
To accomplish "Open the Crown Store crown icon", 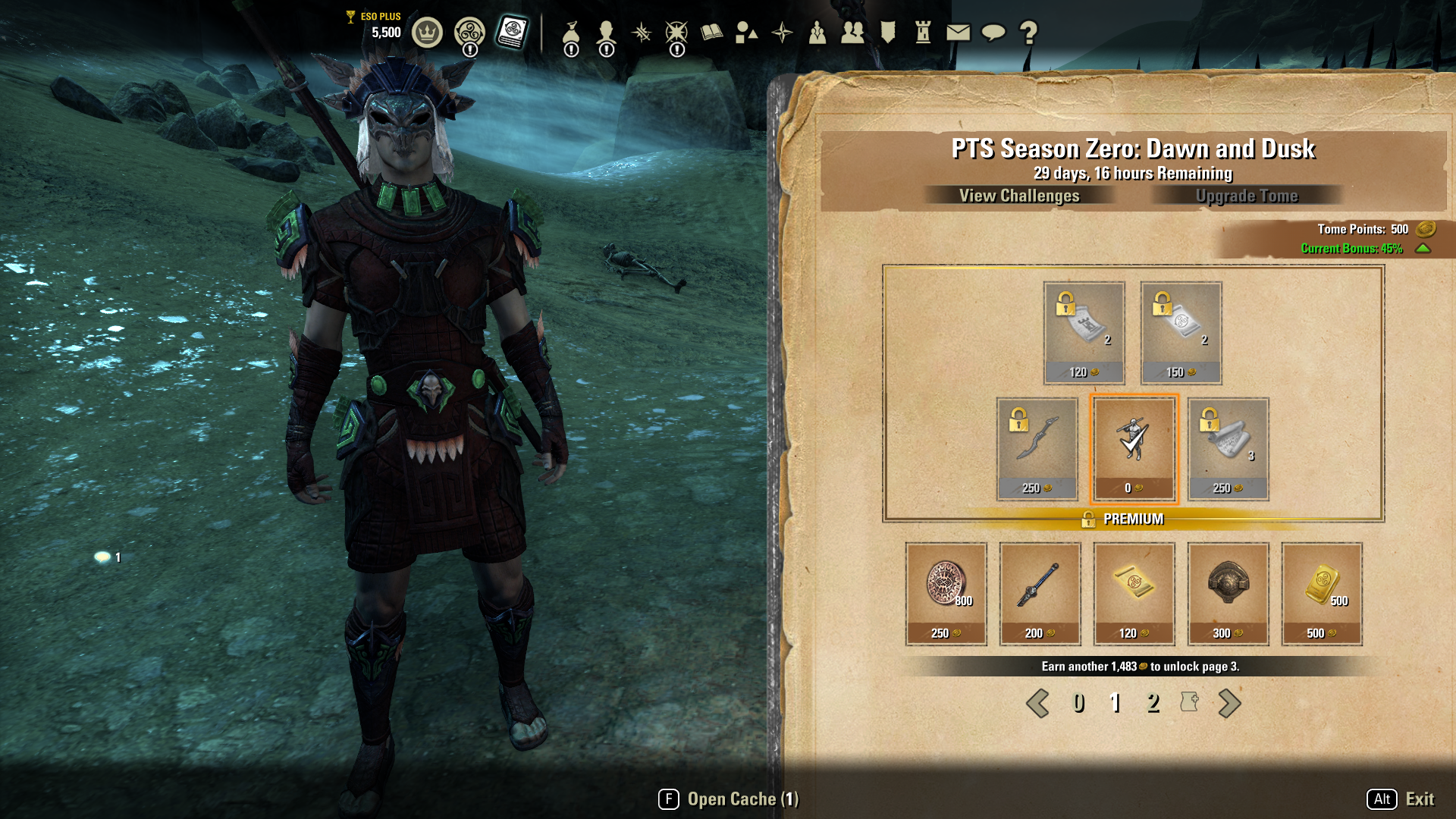I will pos(427,33).
